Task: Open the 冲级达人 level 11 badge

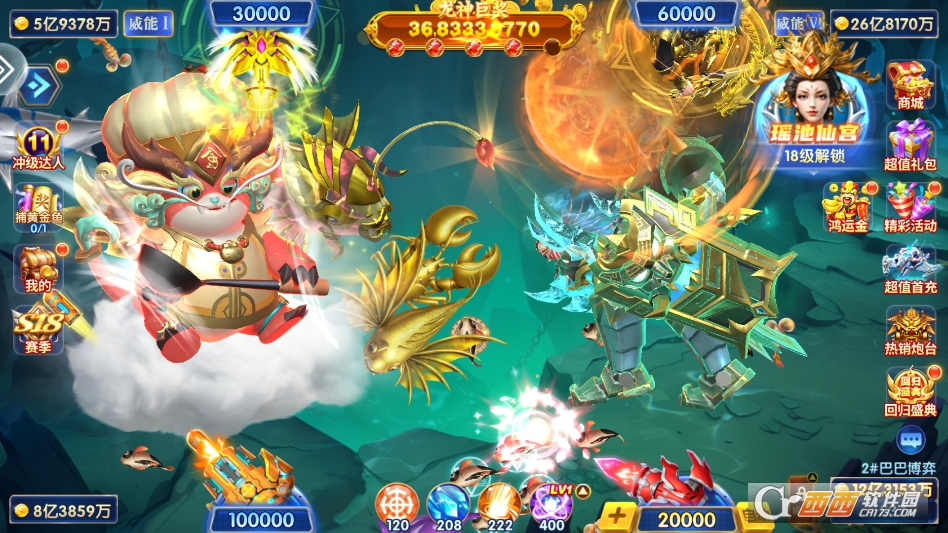Action: 38,148
